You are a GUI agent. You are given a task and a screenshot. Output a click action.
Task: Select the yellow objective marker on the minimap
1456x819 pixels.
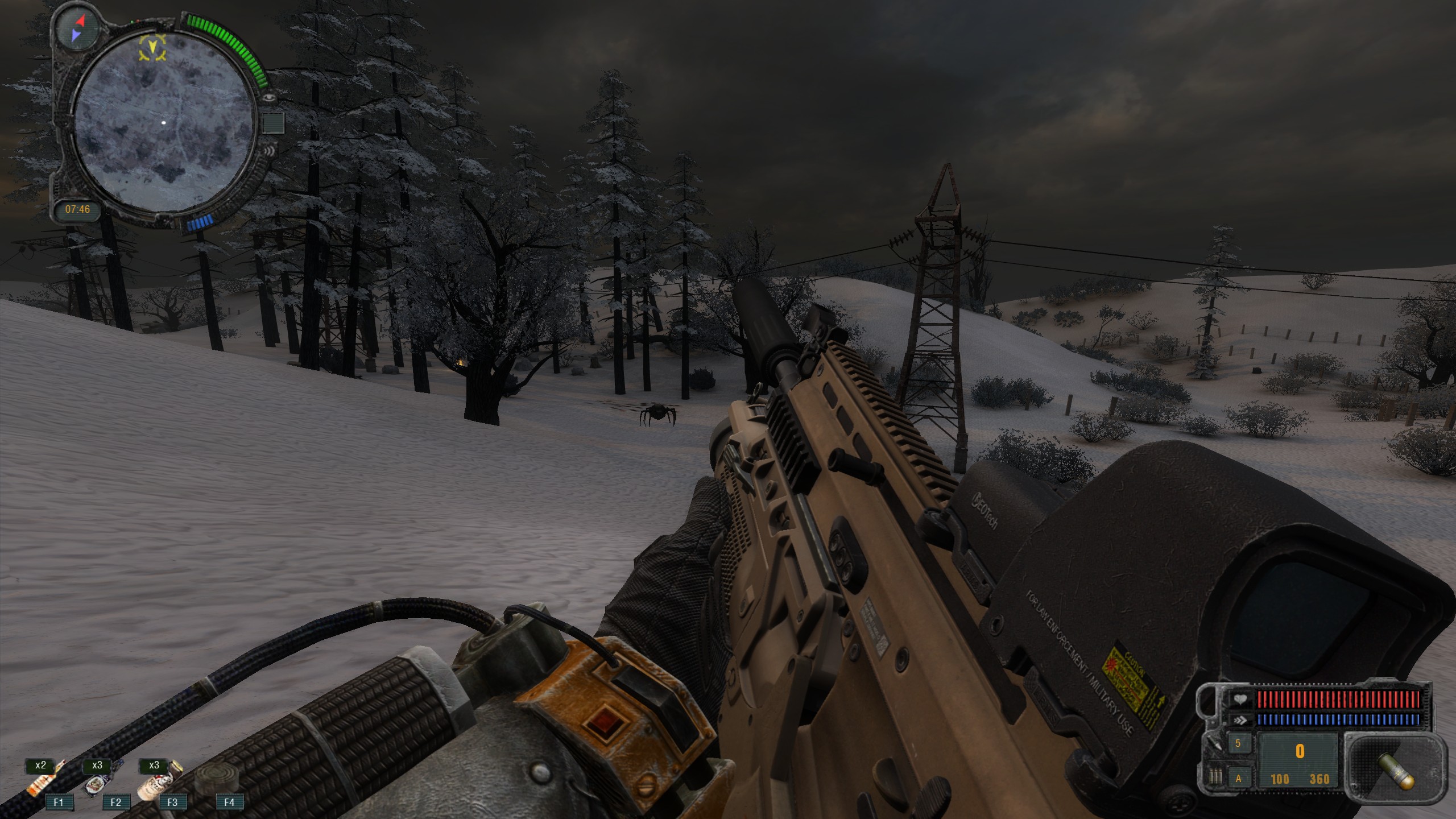[153, 47]
